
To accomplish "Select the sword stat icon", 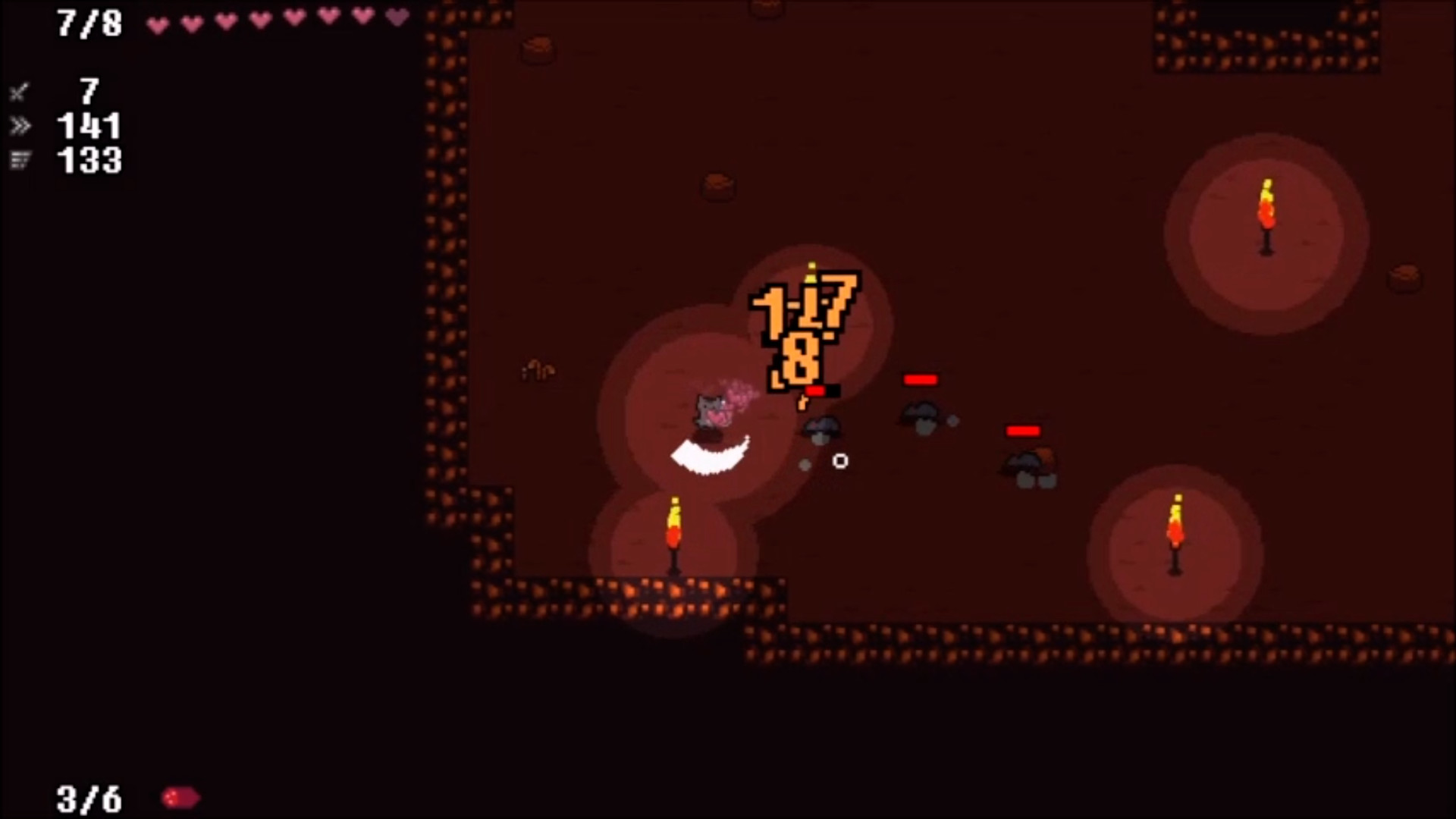I will (19, 93).
